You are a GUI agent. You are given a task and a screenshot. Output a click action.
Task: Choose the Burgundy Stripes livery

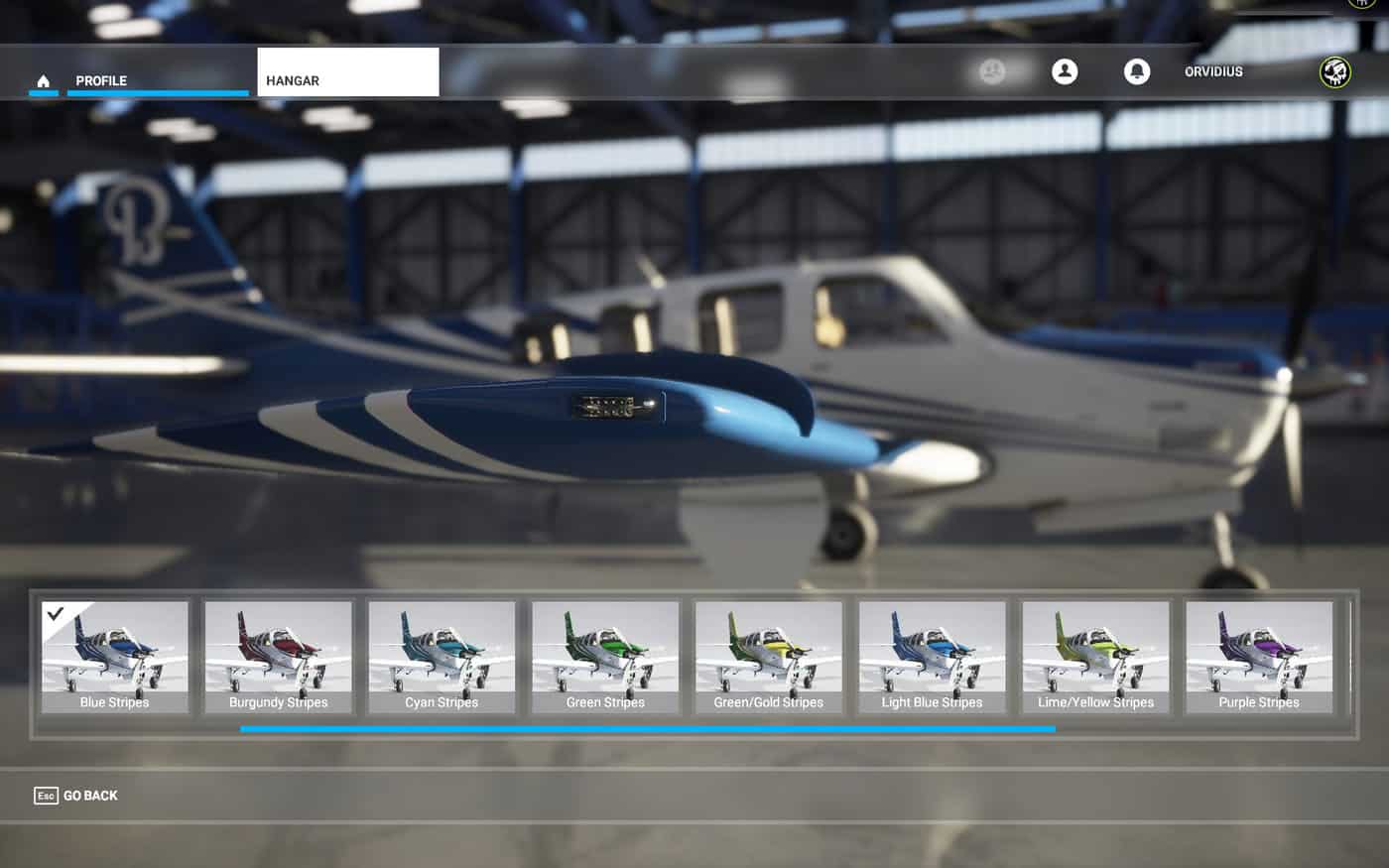pos(279,657)
